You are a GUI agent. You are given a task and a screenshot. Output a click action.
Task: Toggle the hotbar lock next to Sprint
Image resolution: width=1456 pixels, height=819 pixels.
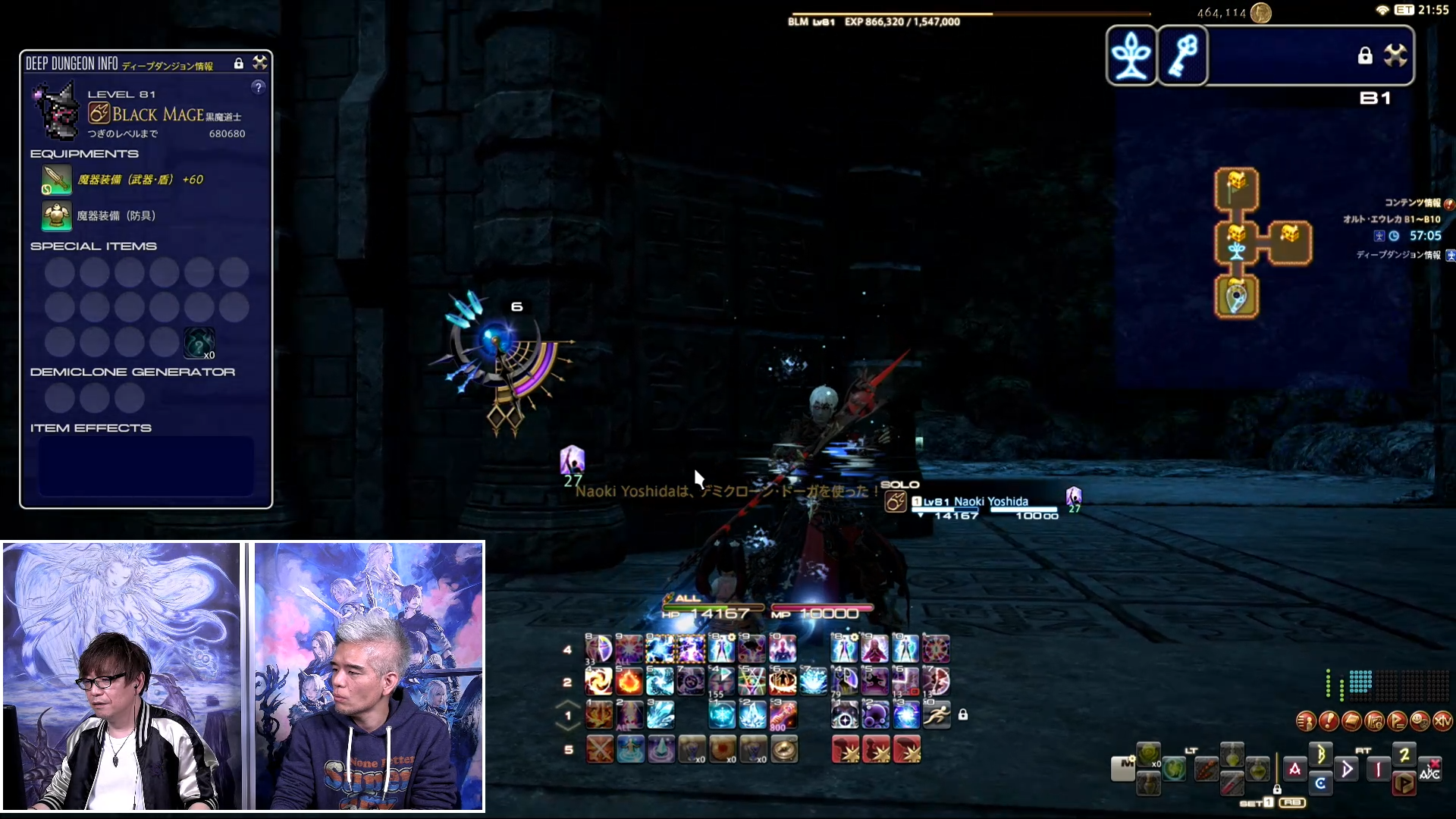click(x=963, y=714)
